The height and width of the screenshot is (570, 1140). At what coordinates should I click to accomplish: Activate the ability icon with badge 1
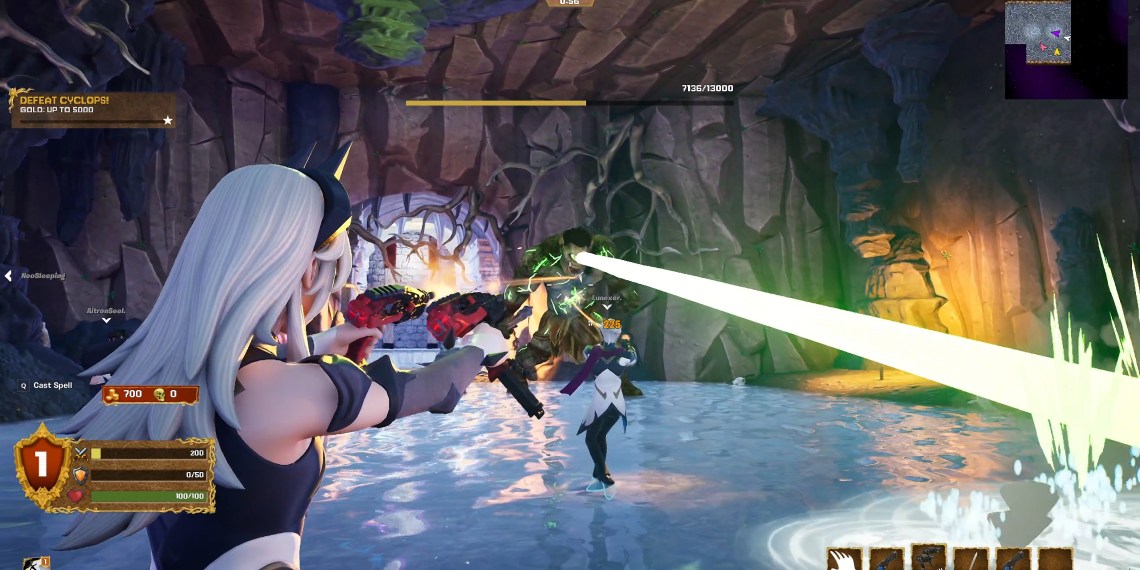pos(36,563)
